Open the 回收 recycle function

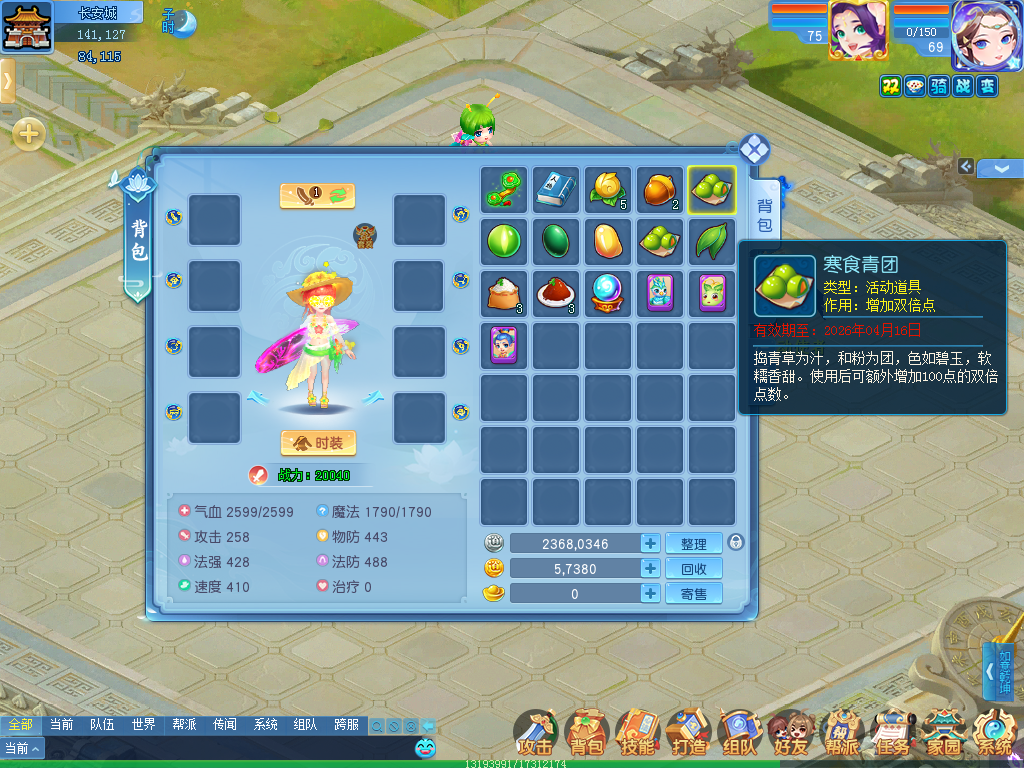click(693, 568)
